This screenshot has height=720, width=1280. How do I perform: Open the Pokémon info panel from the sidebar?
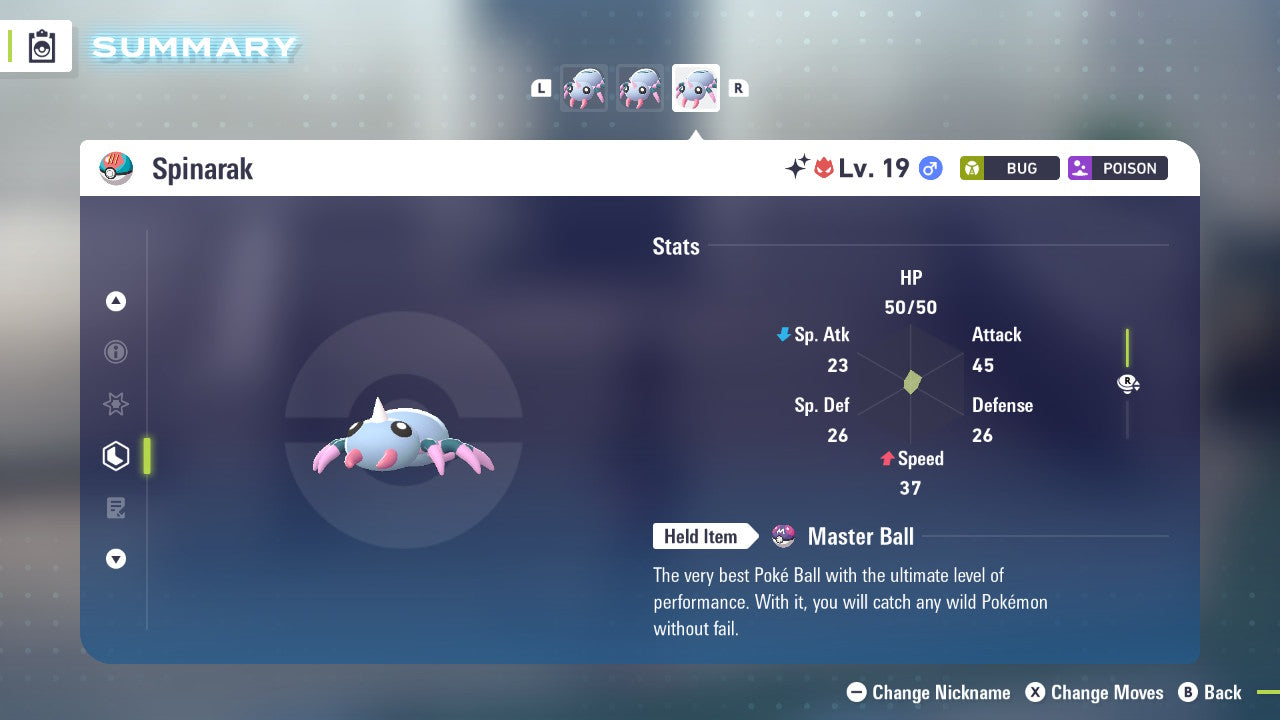click(x=116, y=352)
